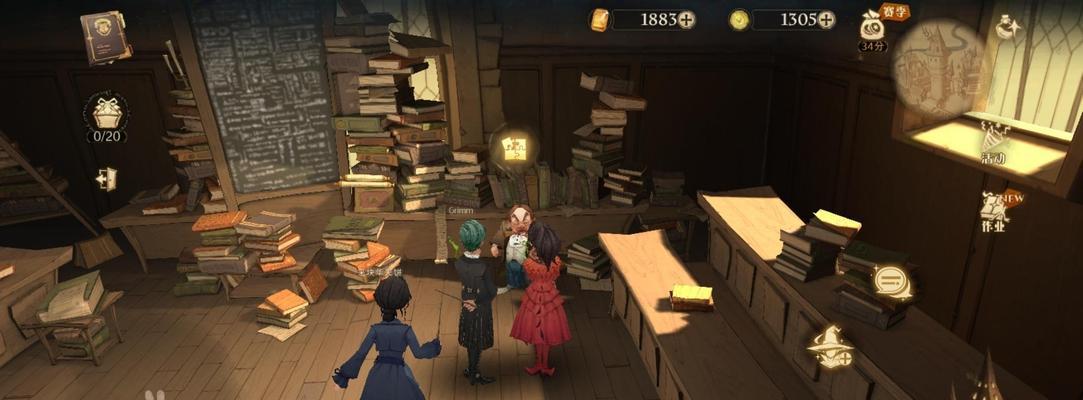
Task: Open the round chat lines button
Action: [x=892, y=280]
